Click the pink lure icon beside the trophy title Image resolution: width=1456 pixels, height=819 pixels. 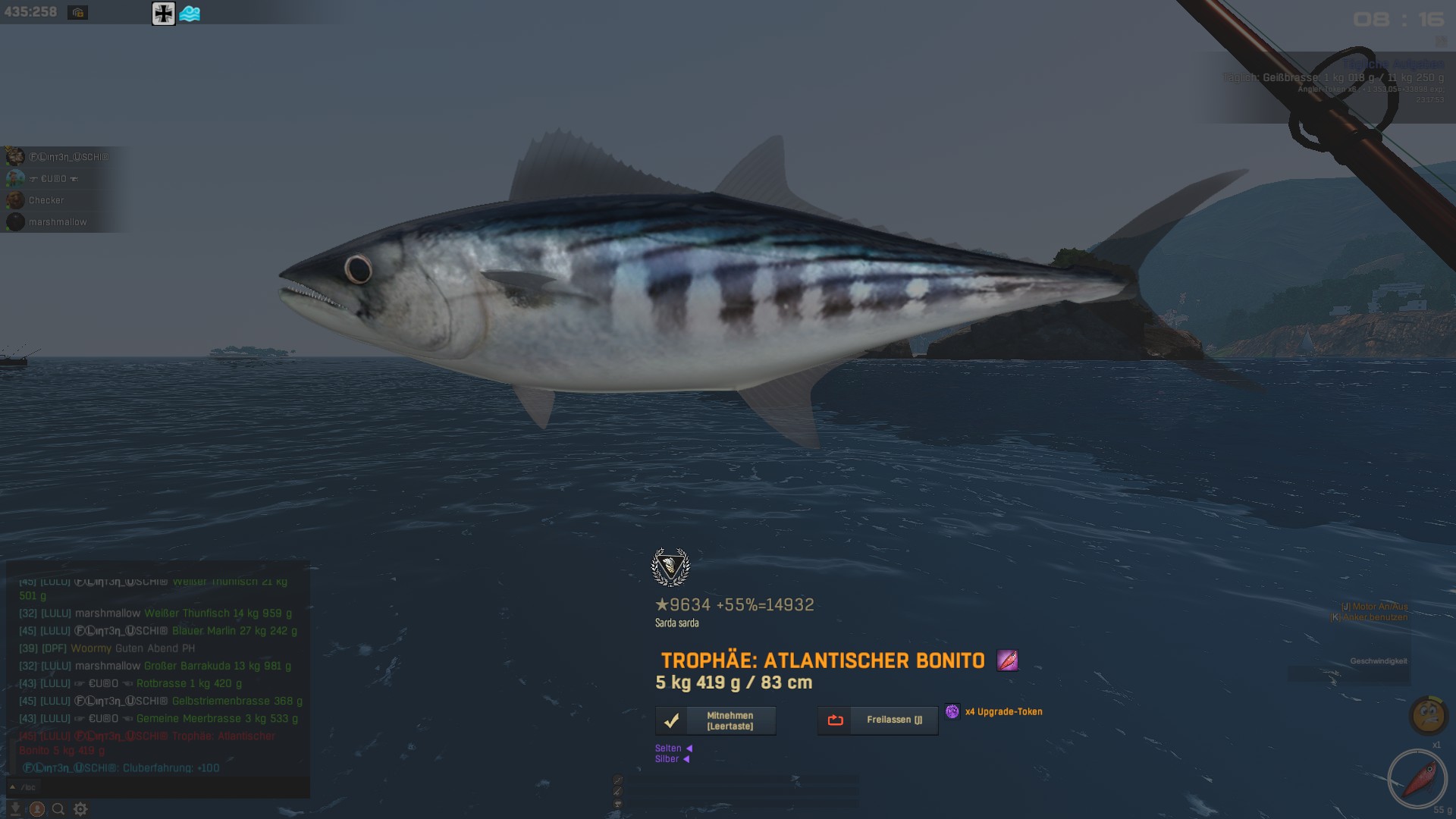1007,661
